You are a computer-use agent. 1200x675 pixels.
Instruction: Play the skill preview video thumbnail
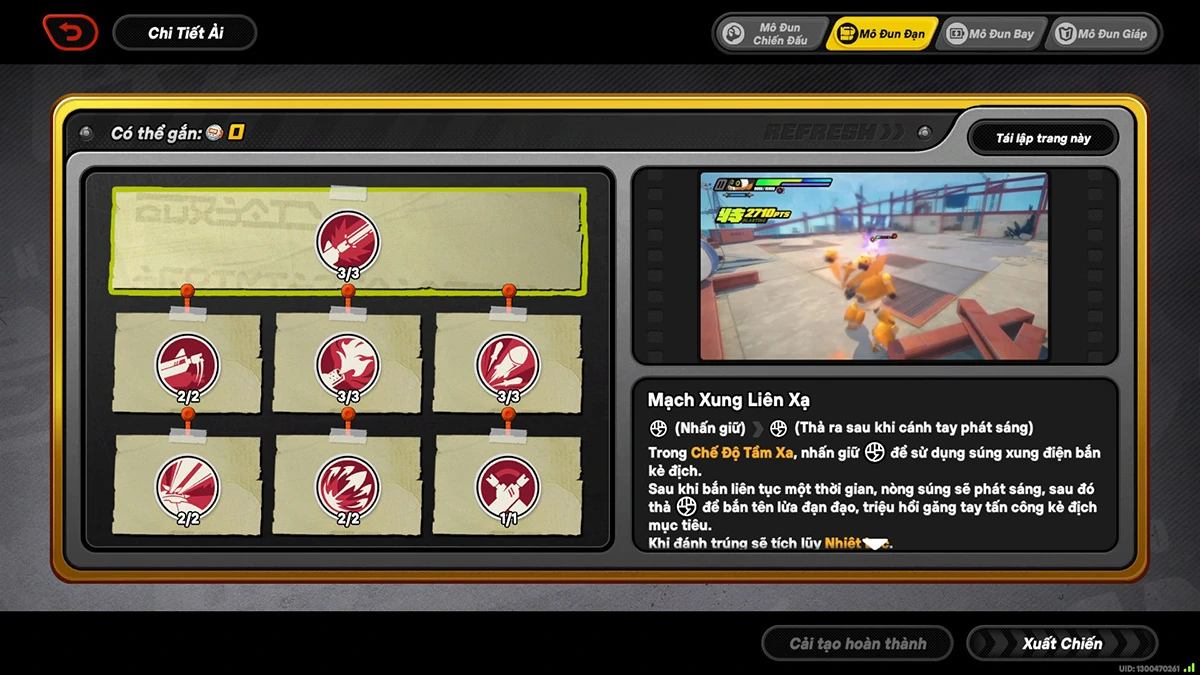[x=873, y=266]
